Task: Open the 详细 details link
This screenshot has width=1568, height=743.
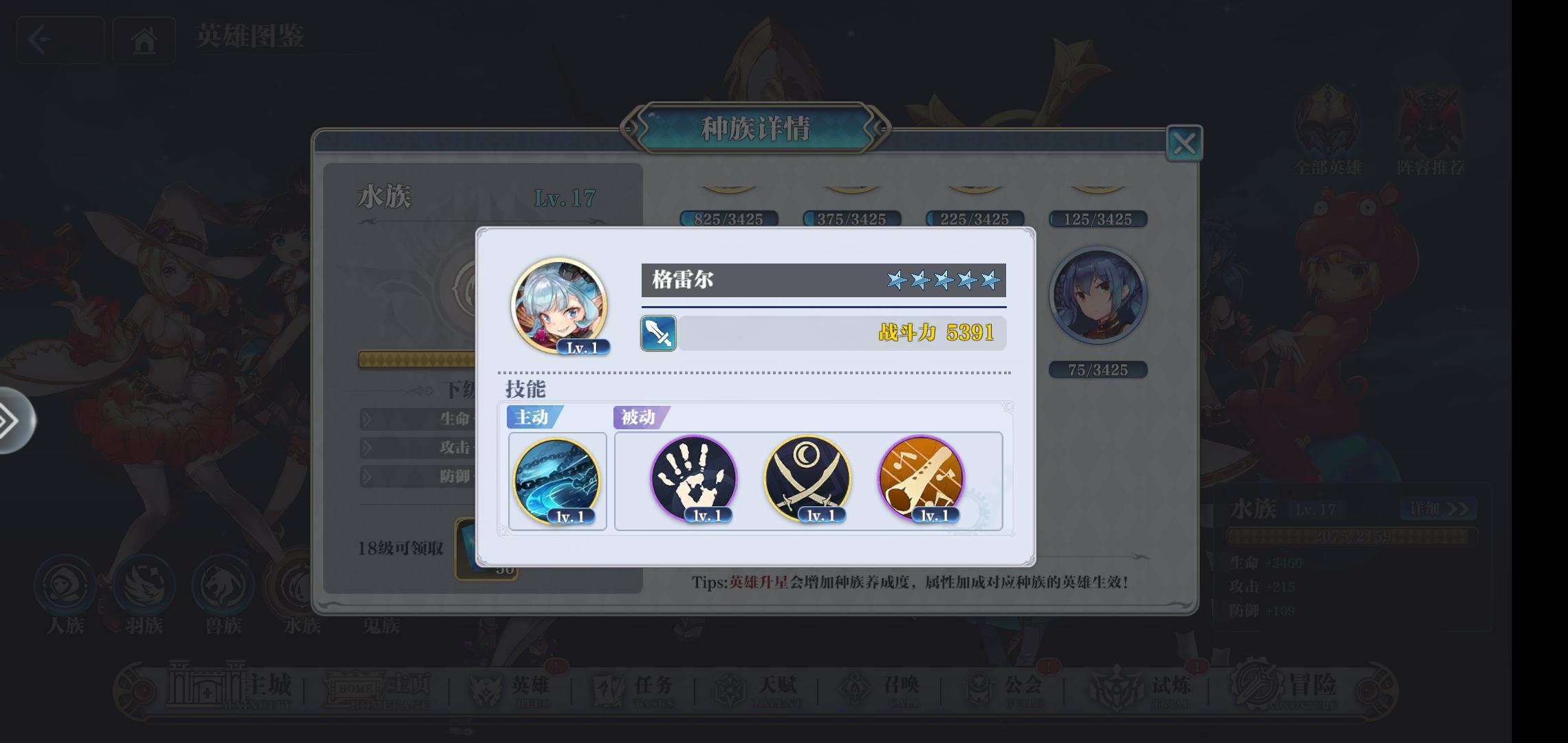Action: (1438, 509)
